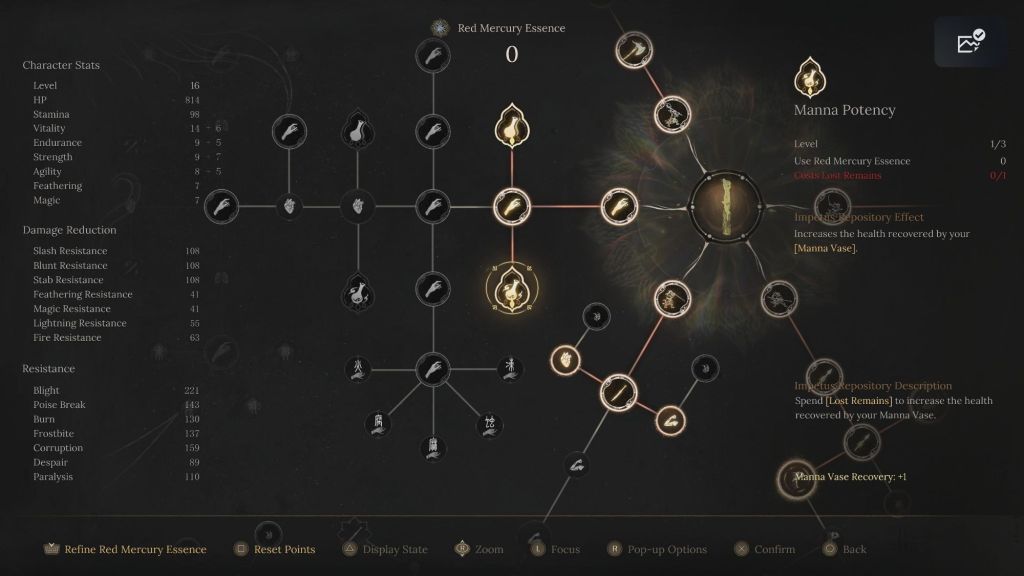Pick the glowing golden heart node

(x=565, y=357)
